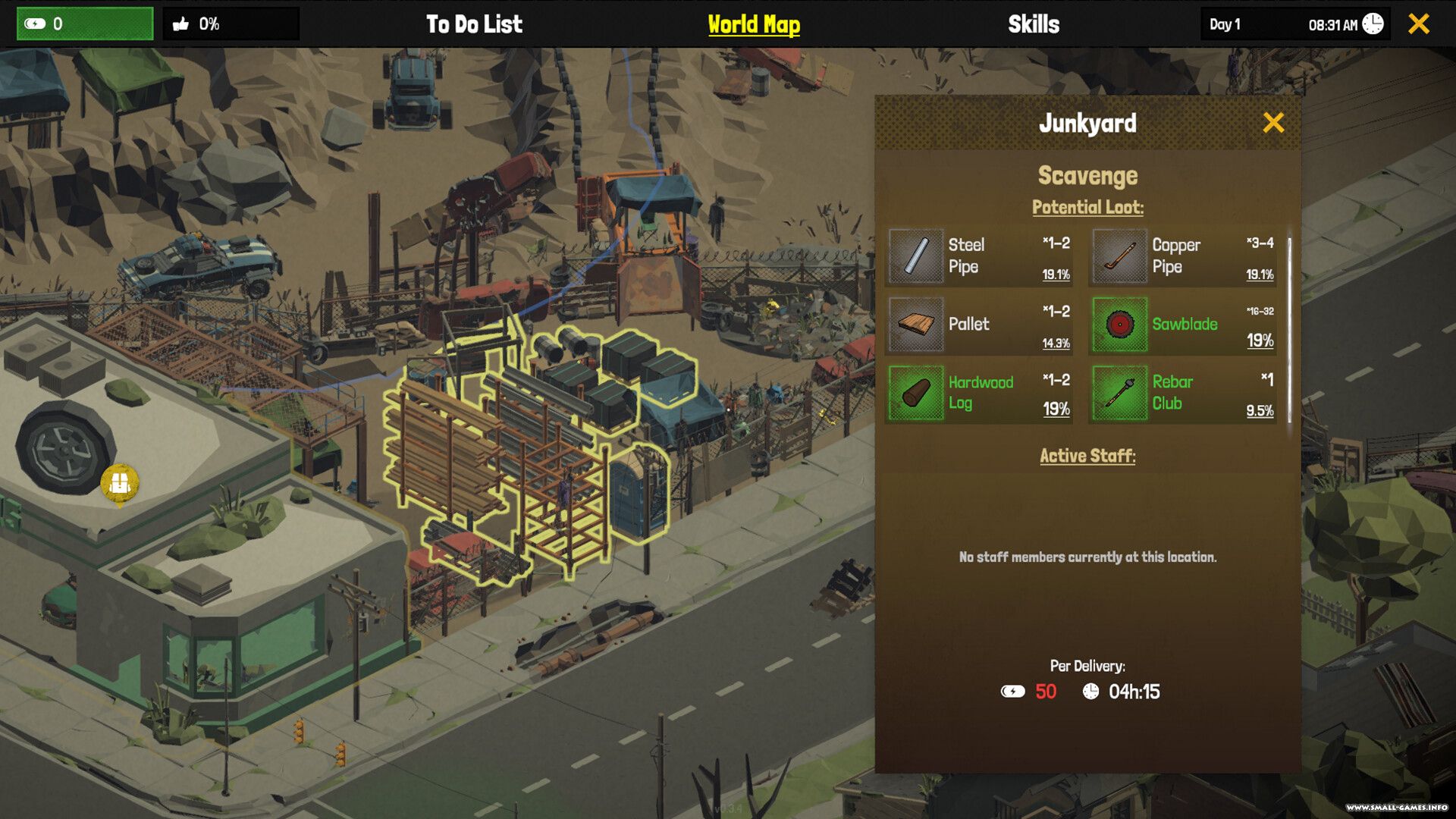Select the Steel Pipe loot entry
Image resolution: width=1456 pixels, height=819 pixels.
[979, 256]
